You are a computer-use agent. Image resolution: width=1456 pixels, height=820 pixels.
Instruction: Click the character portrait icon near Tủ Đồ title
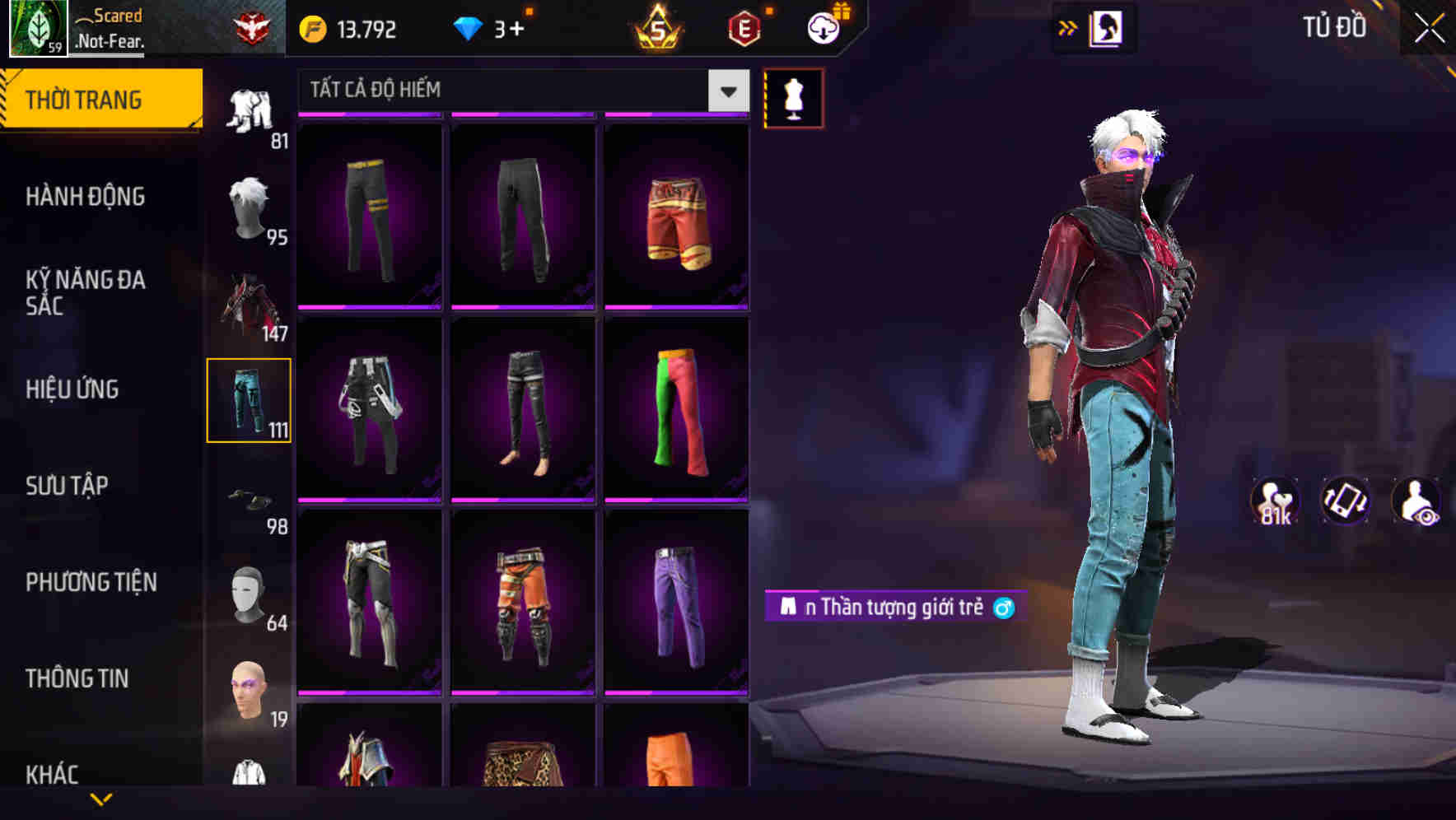(1104, 27)
